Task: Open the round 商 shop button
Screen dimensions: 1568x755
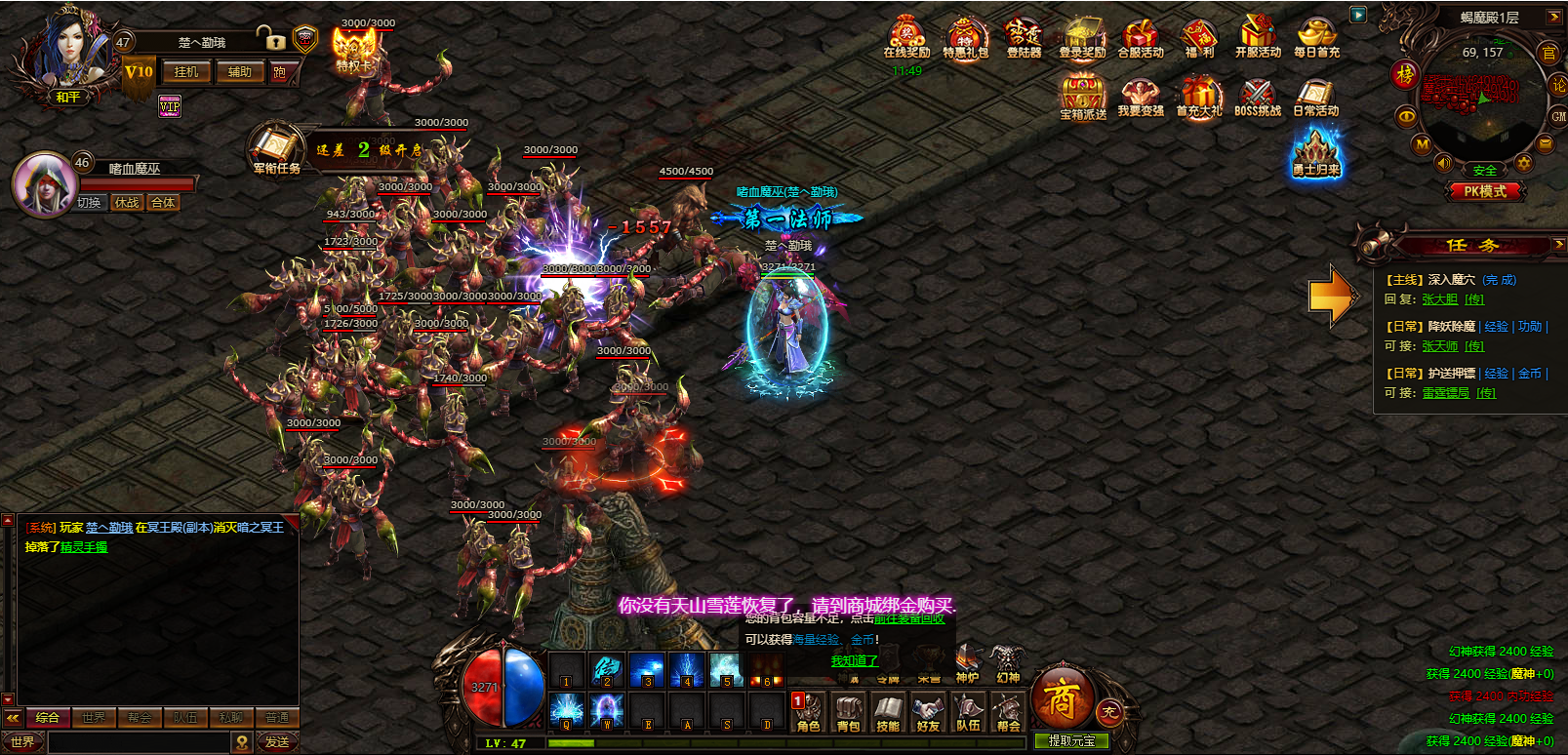Action: [1061, 699]
